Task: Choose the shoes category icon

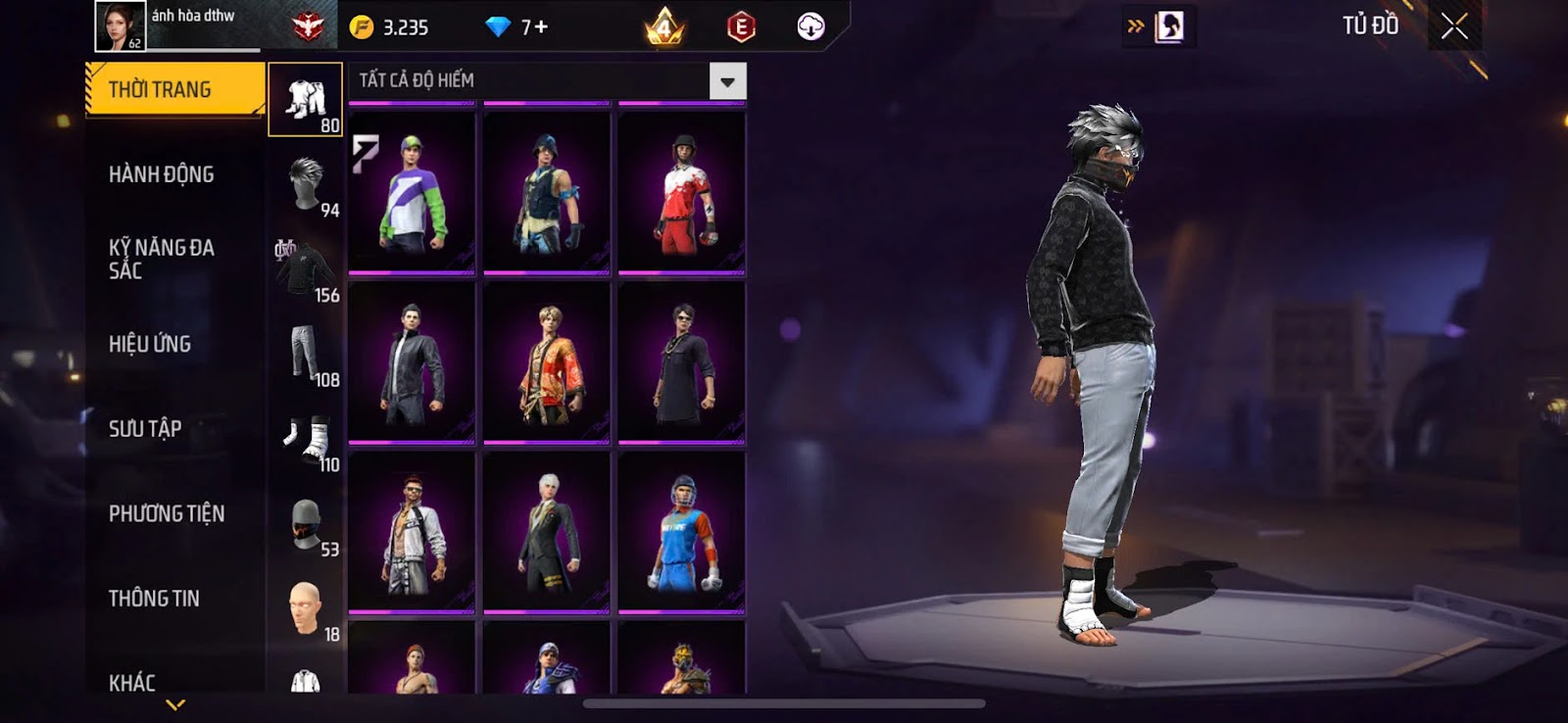Action: (x=305, y=439)
